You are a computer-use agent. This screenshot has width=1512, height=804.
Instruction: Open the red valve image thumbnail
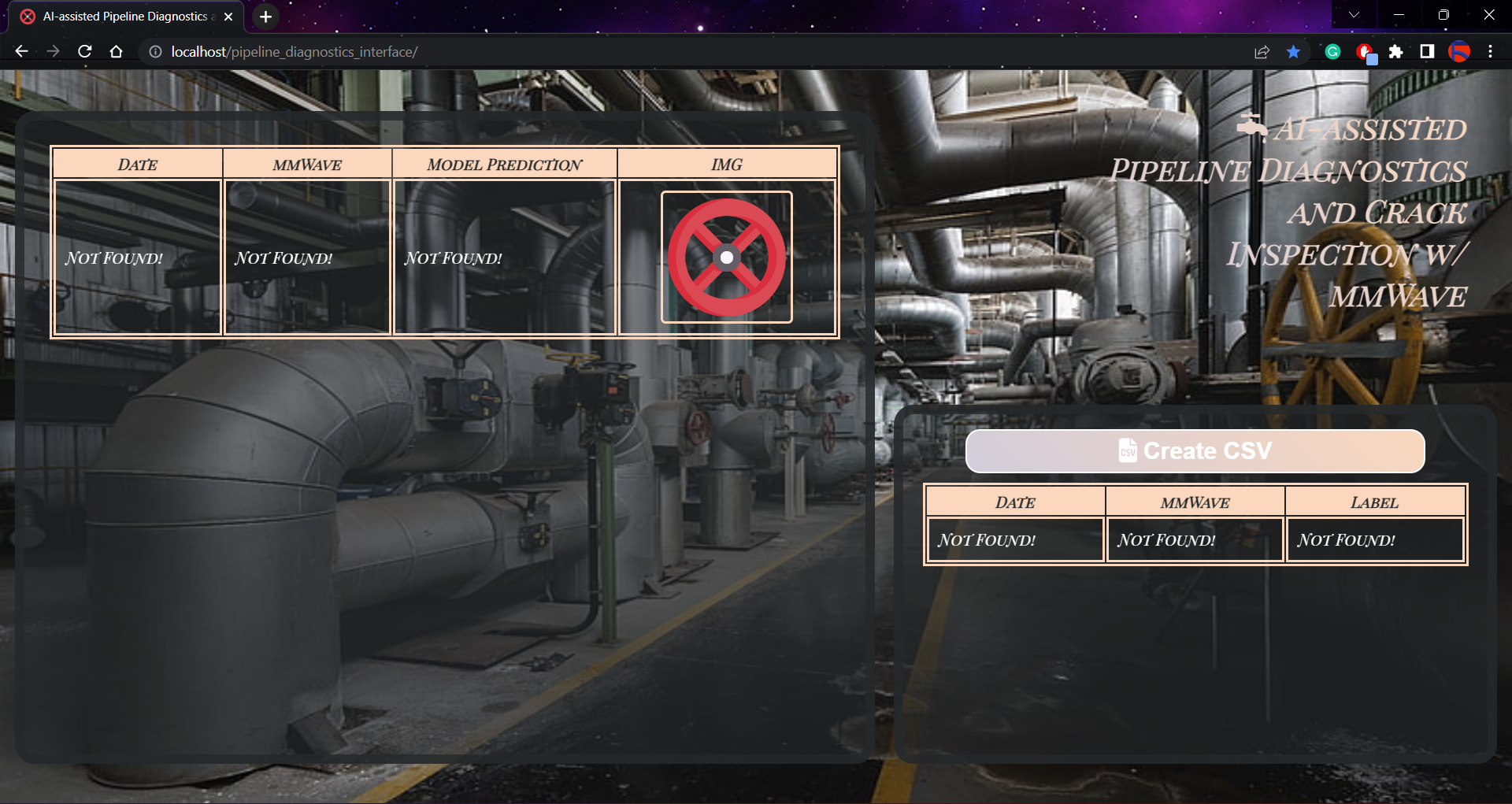726,258
